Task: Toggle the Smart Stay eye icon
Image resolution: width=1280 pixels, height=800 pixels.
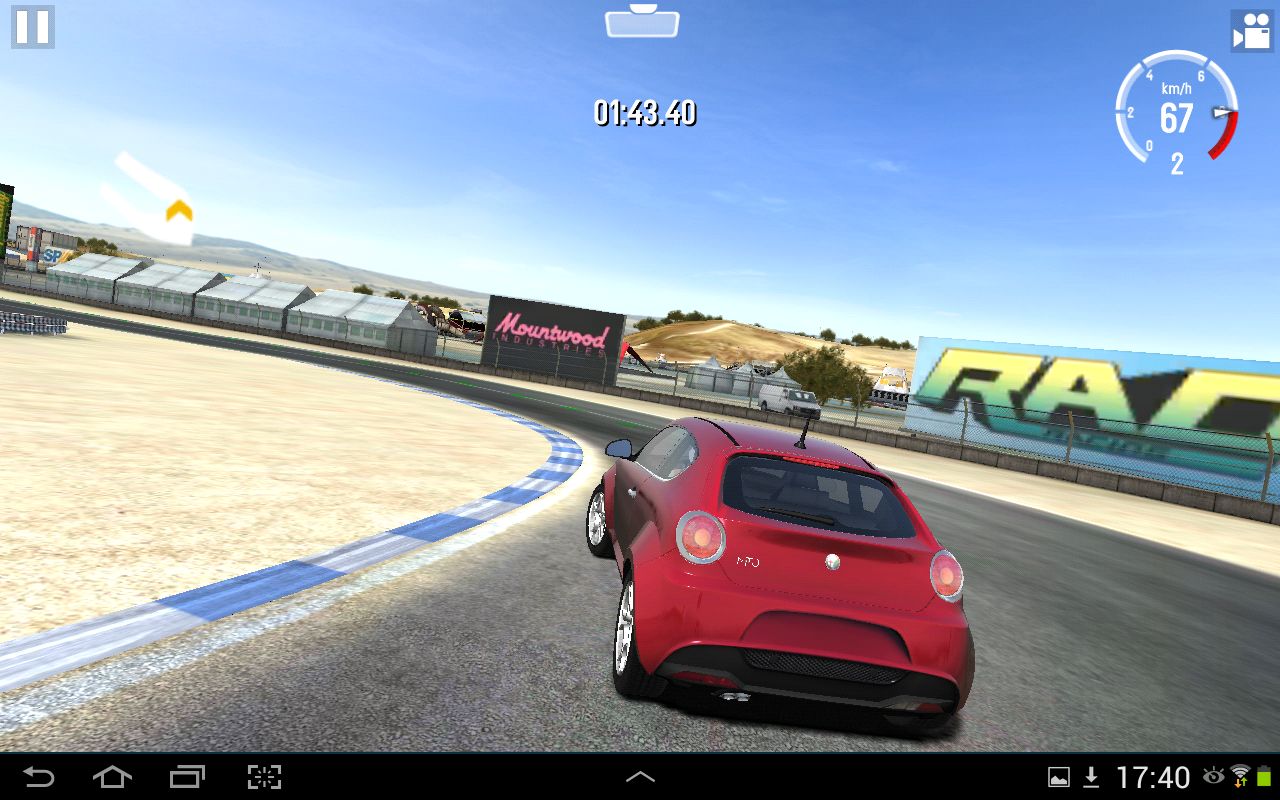Action: click(x=1214, y=777)
